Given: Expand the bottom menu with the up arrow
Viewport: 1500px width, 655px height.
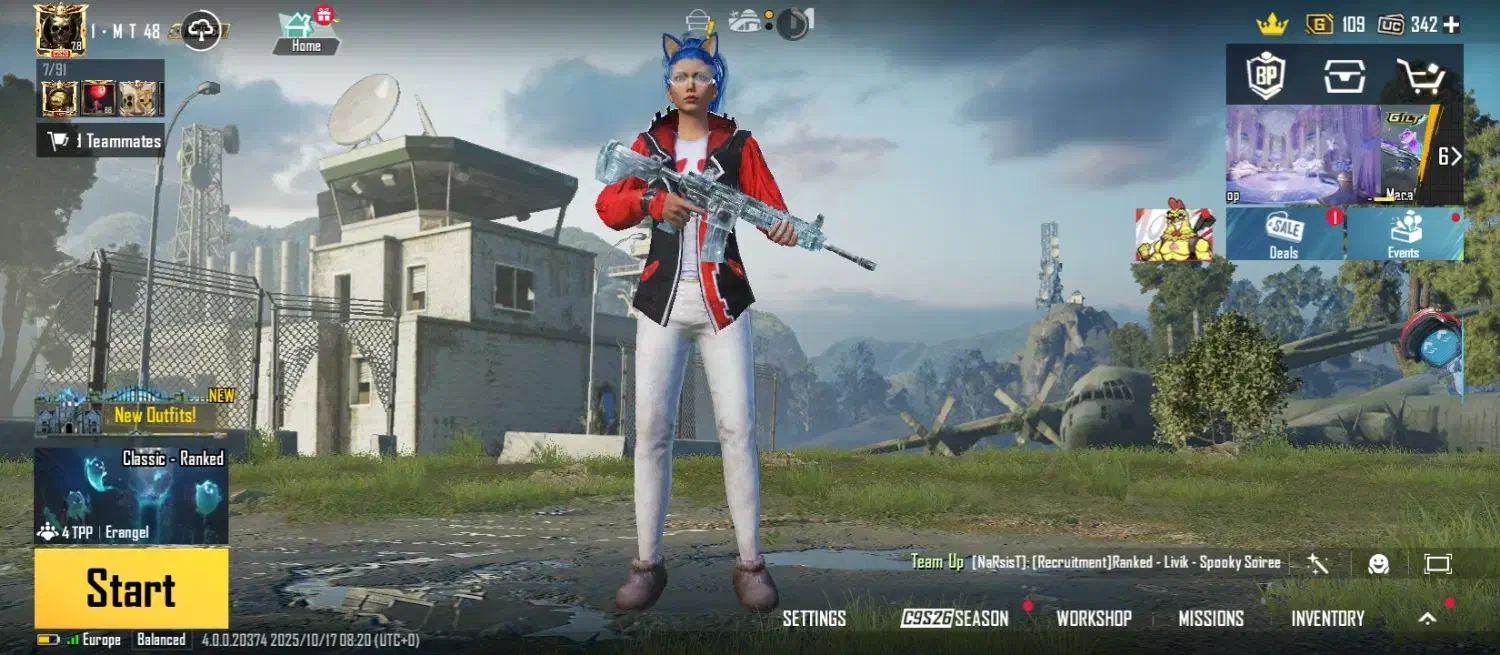Looking at the screenshot, I should [x=1428, y=619].
